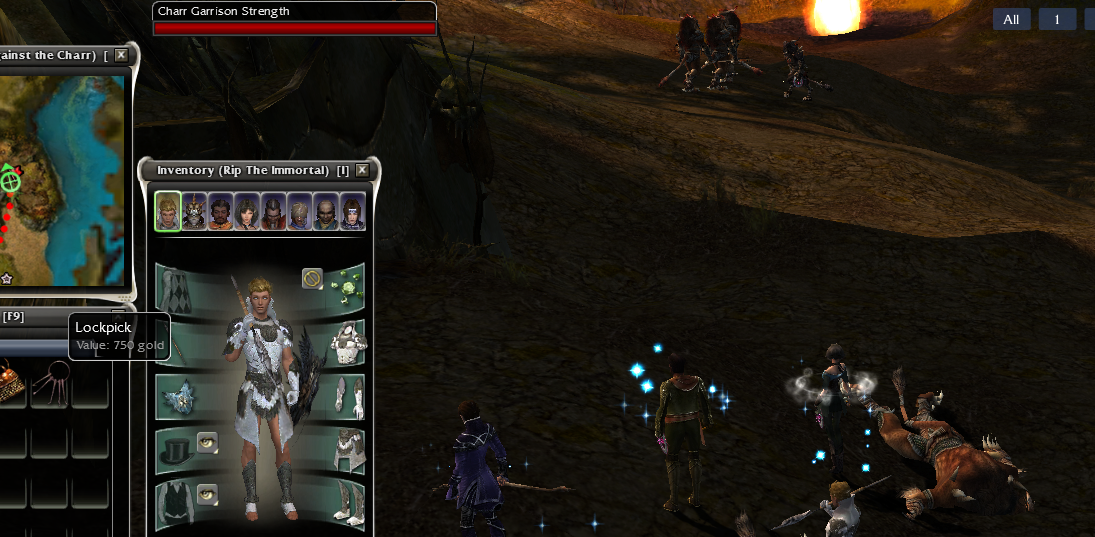This screenshot has width=1095, height=537.
Task: Click the boots equipment slot
Action: tap(345, 503)
